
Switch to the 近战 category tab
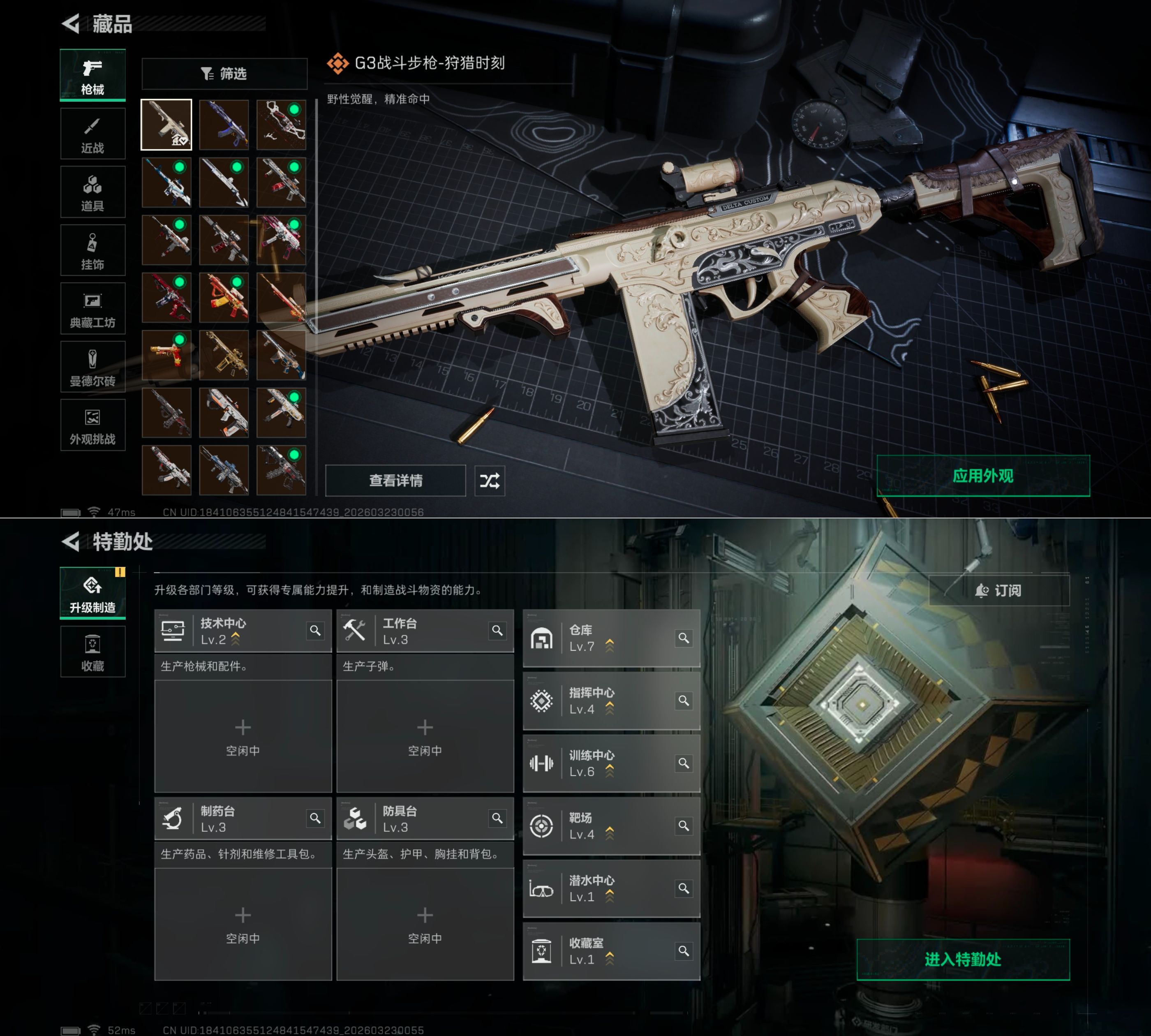[x=93, y=134]
